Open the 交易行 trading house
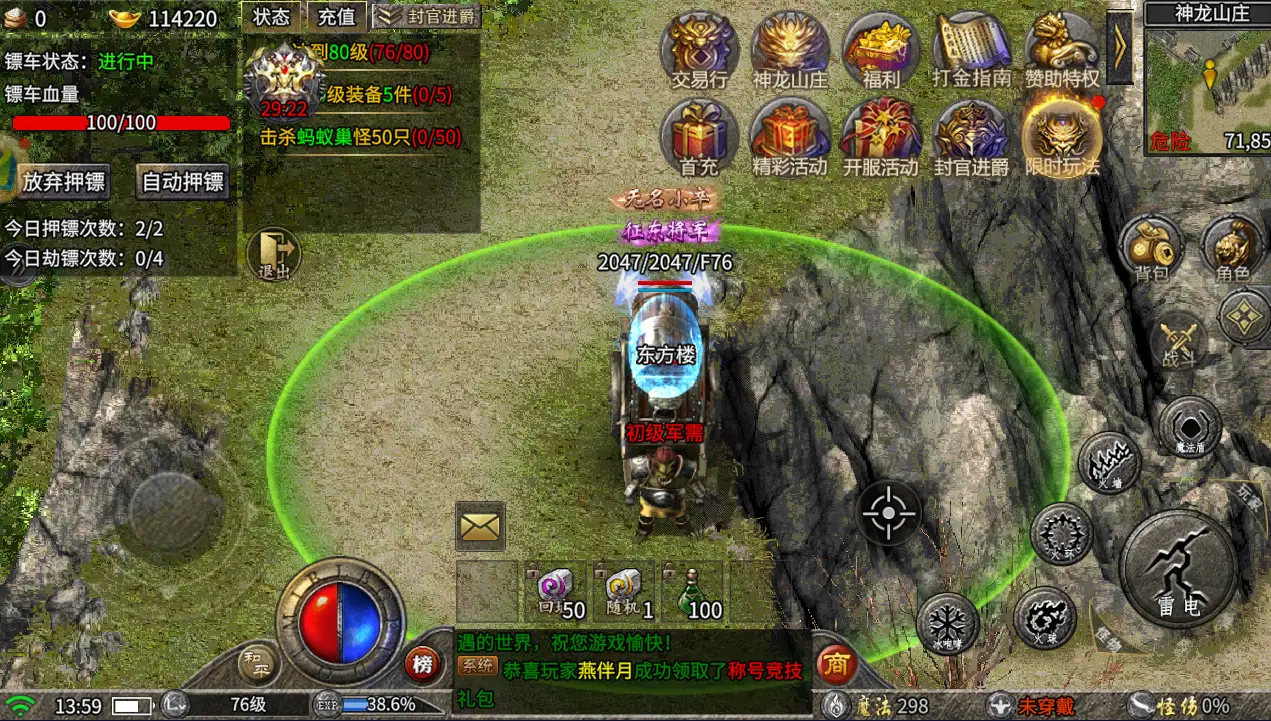1271x721 pixels. [699, 48]
